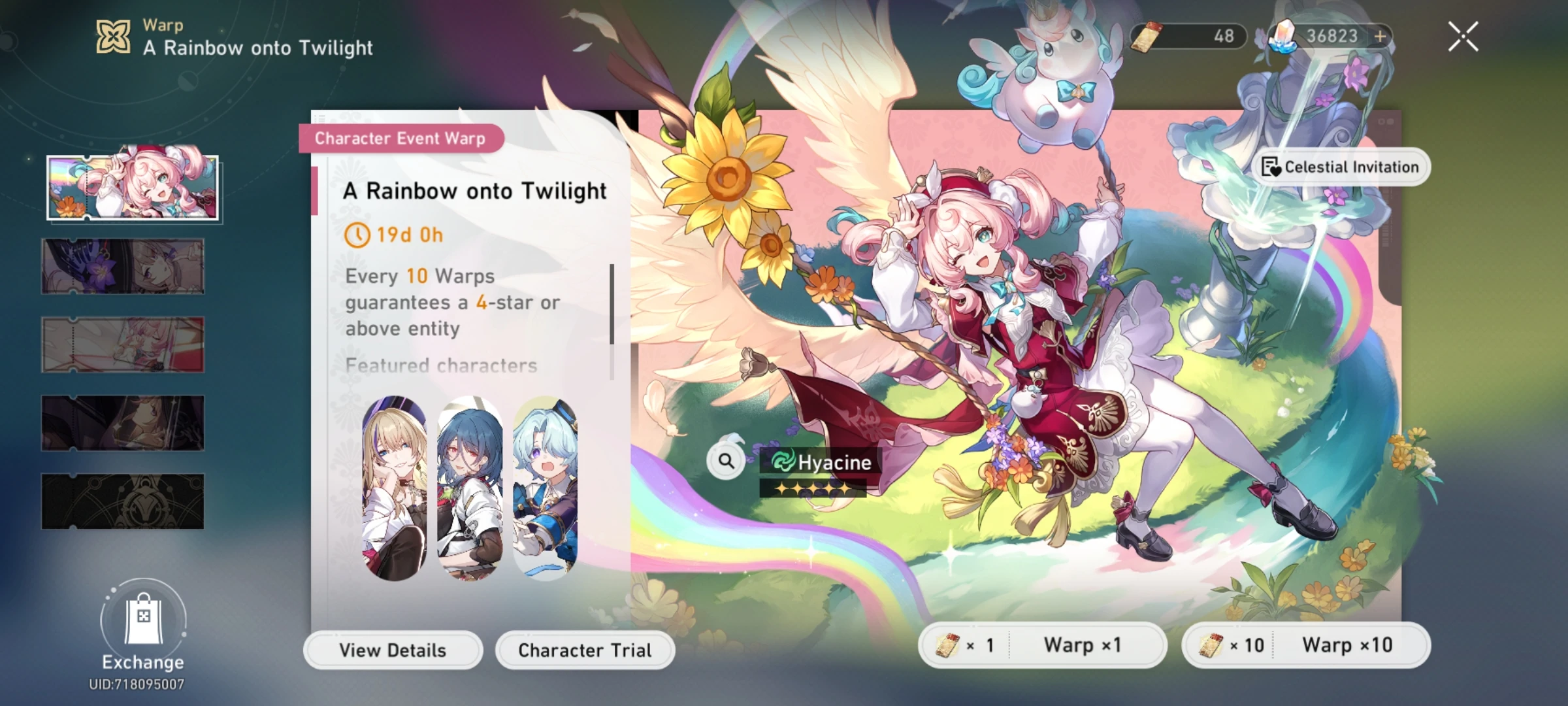Viewport: 1568px width, 706px height.
Task: Click the Celestial Invitation tag
Action: tap(1341, 167)
